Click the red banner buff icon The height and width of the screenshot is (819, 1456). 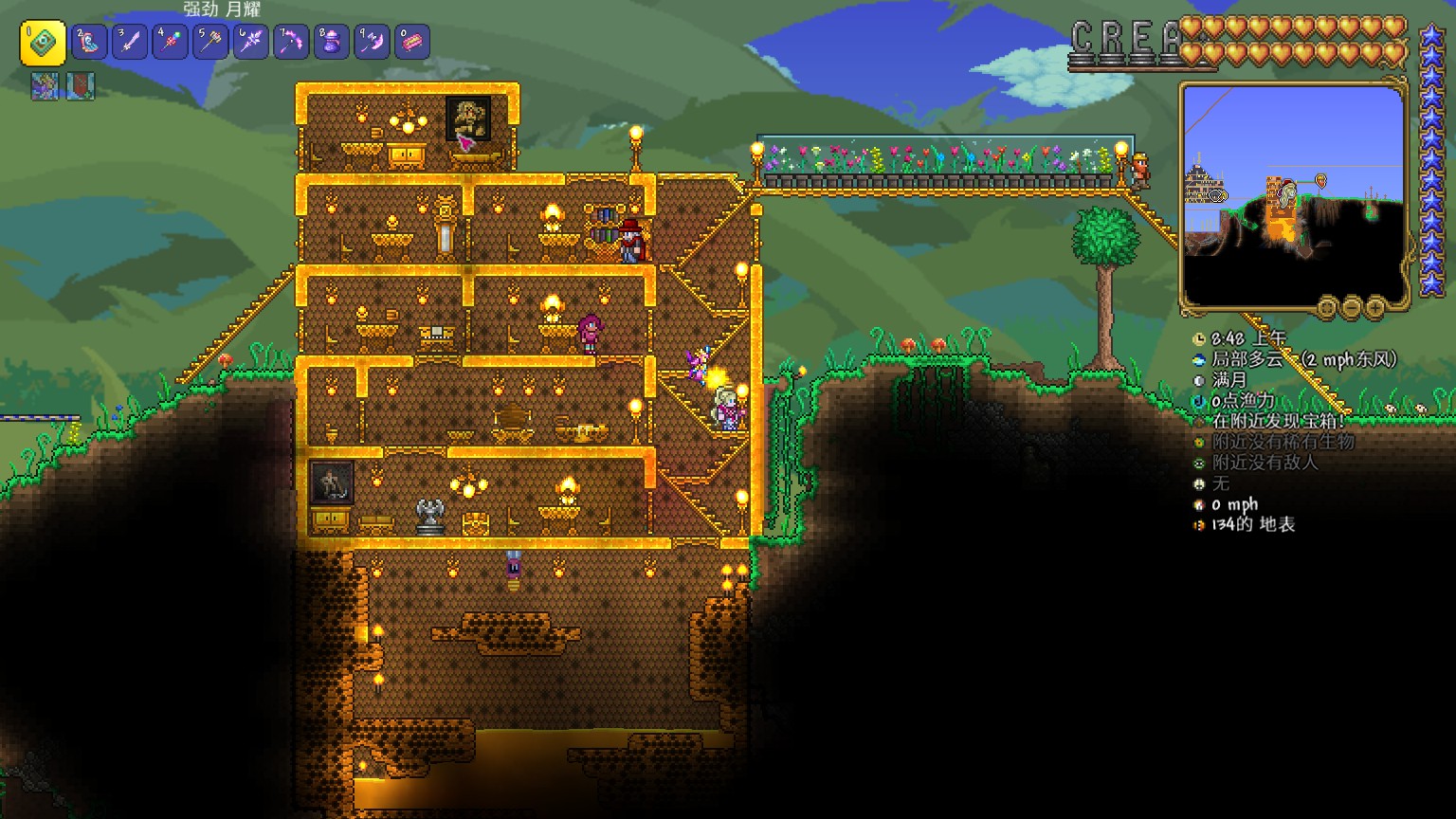click(x=81, y=86)
